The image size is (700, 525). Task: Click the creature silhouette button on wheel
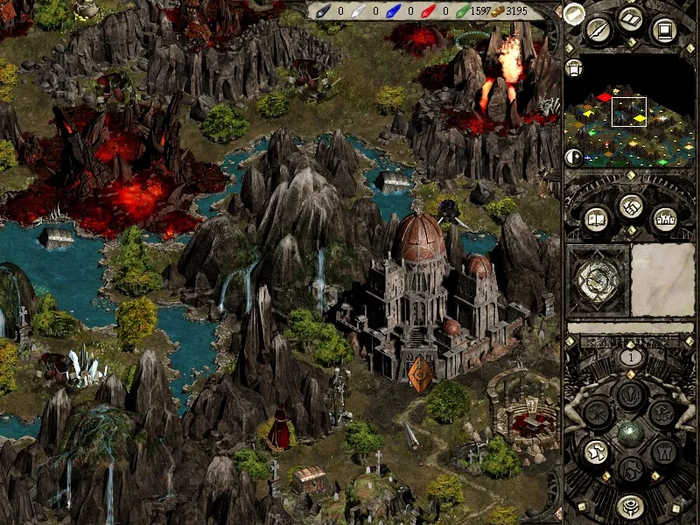662,412
